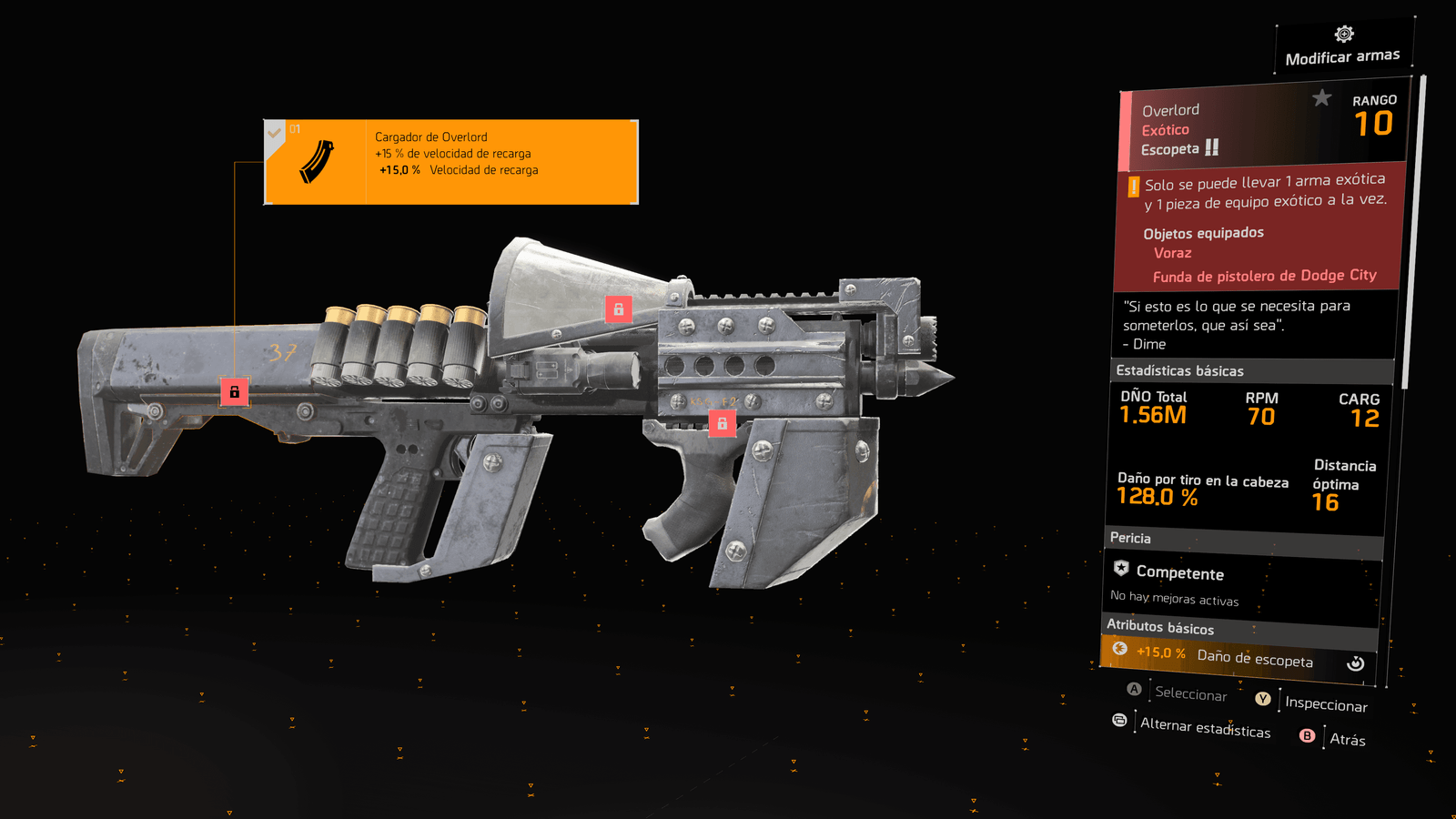
Task: Toggle the favorite star on Overlord
Action: click(x=1321, y=98)
